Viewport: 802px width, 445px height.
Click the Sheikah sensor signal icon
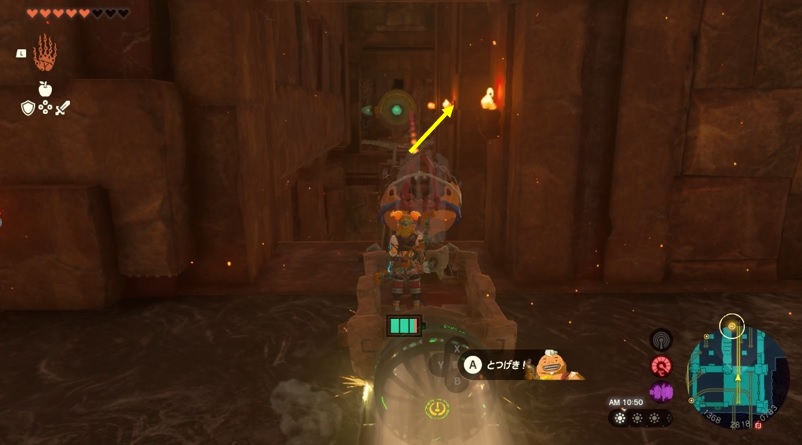point(661,341)
